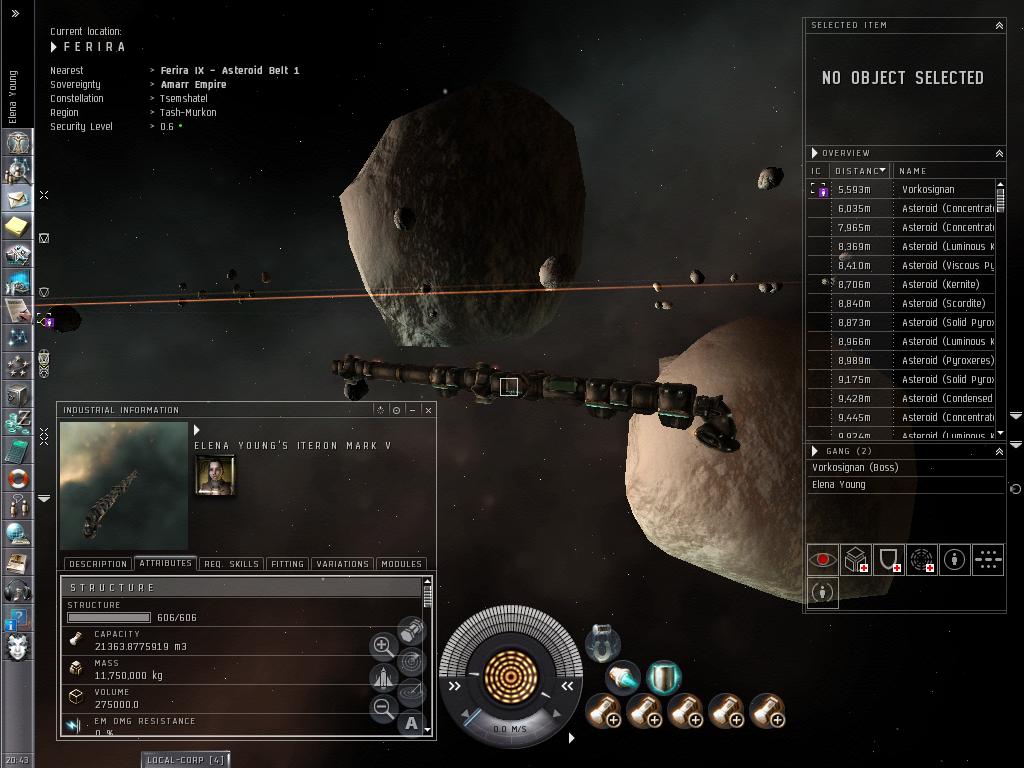
Task: Select the Modules tab
Action: pyautogui.click(x=401, y=564)
